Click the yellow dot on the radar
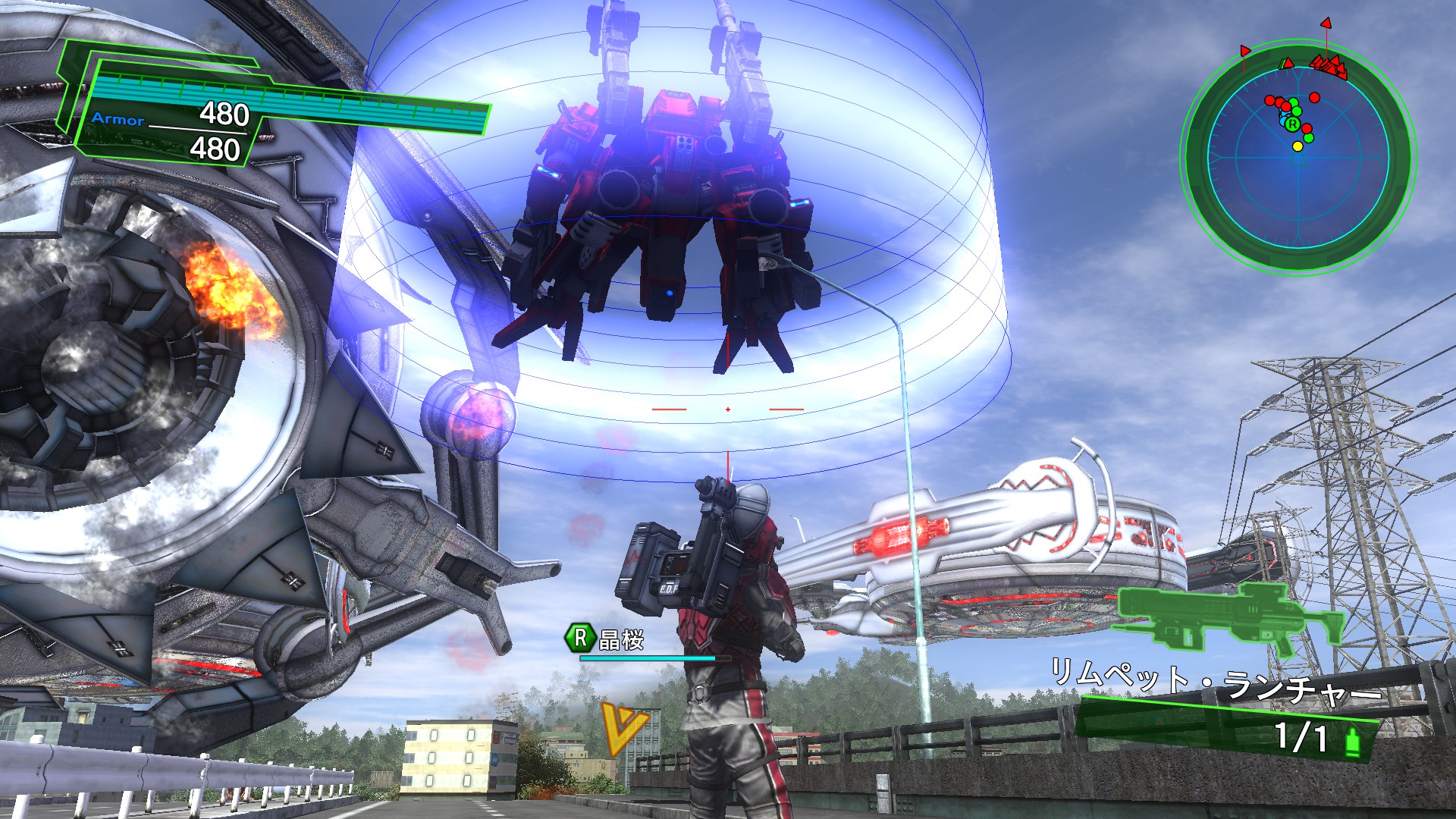Image resolution: width=1456 pixels, height=819 pixels. [x=1298, y=146]
